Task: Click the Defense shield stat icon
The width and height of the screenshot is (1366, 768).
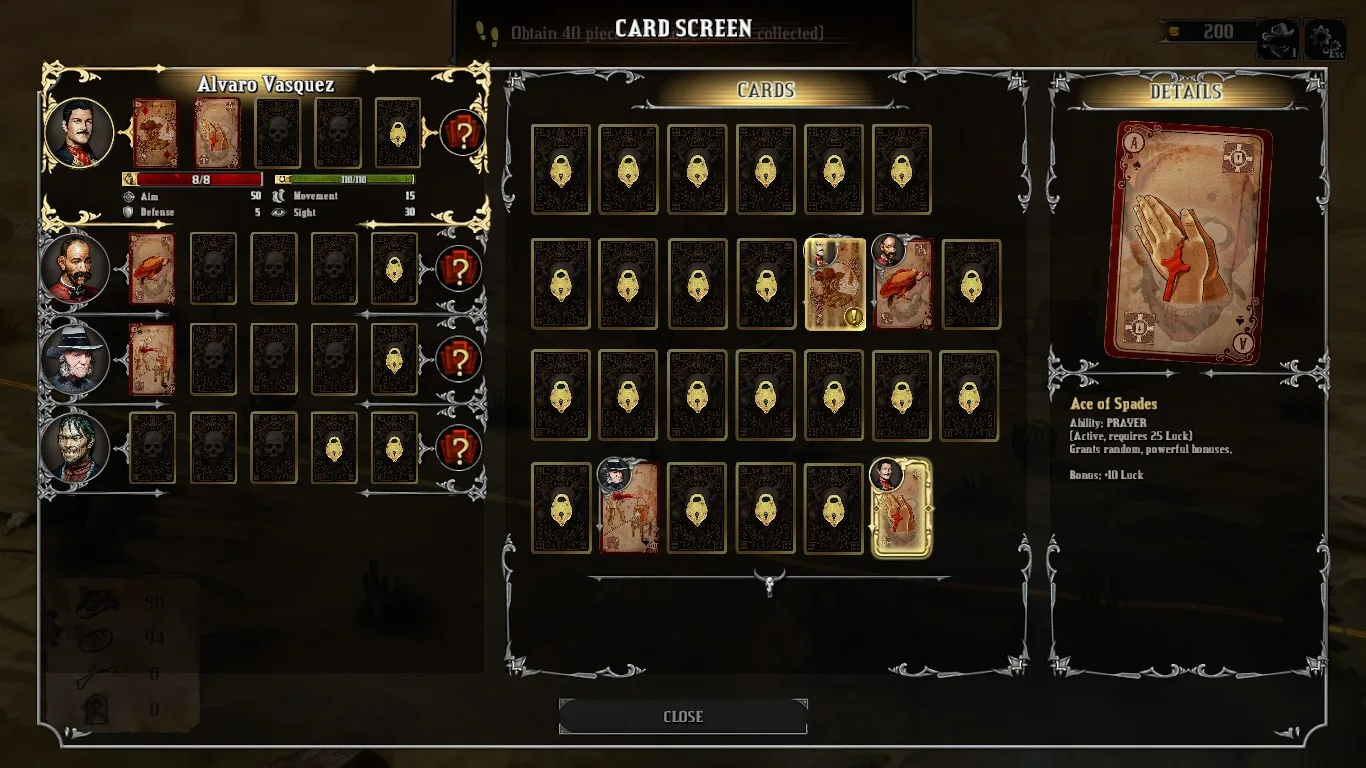Action: click(x=130, y=212)
